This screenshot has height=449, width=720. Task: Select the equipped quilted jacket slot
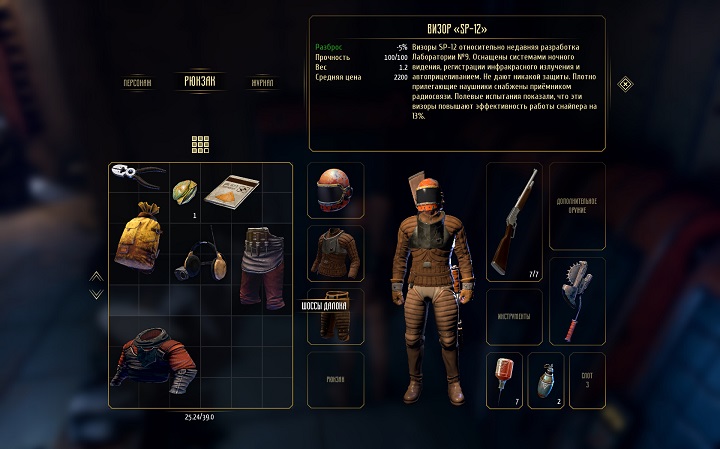click(x=335, y=253)
